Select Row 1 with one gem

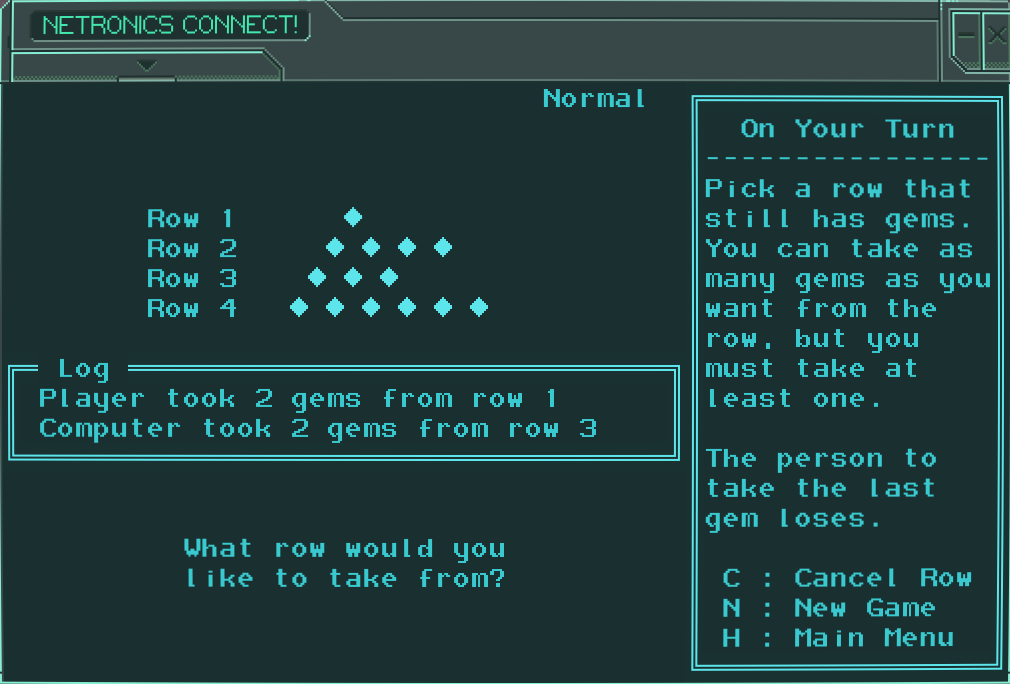(x=191, y=218)
